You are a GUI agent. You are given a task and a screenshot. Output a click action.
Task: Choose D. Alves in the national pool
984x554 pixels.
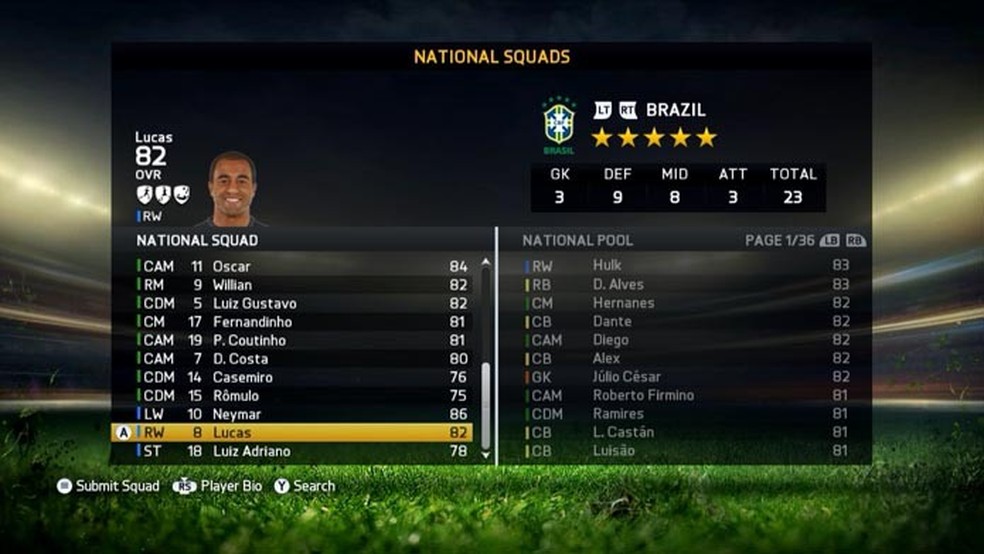(690, 285)
